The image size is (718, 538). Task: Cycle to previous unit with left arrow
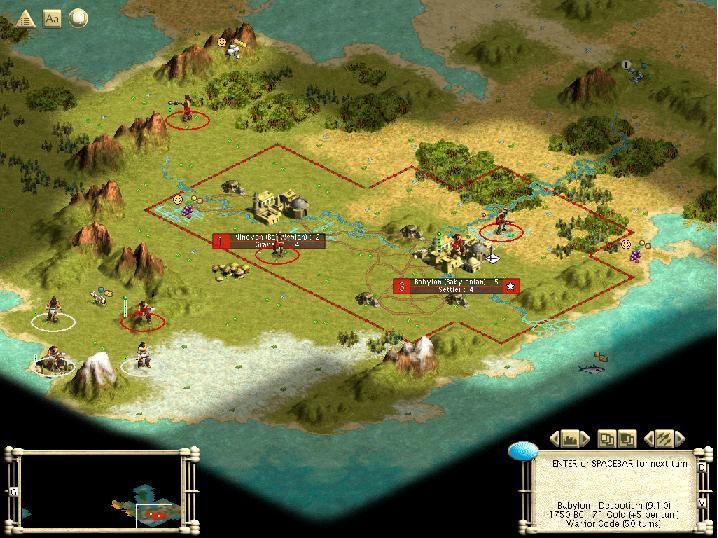click(x=647, y=439)
